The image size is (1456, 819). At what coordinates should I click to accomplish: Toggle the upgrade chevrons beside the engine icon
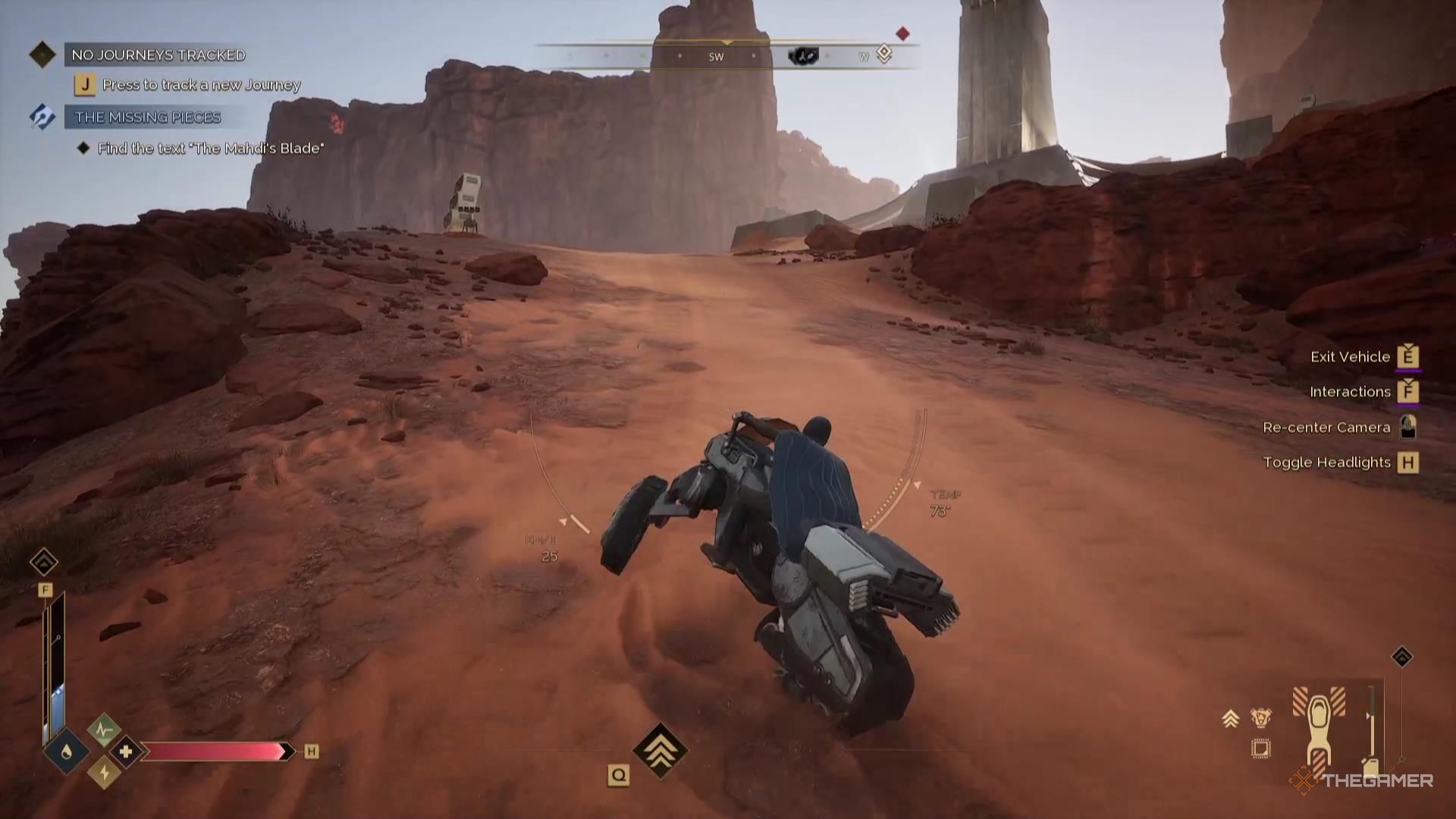click(1231, 718)
